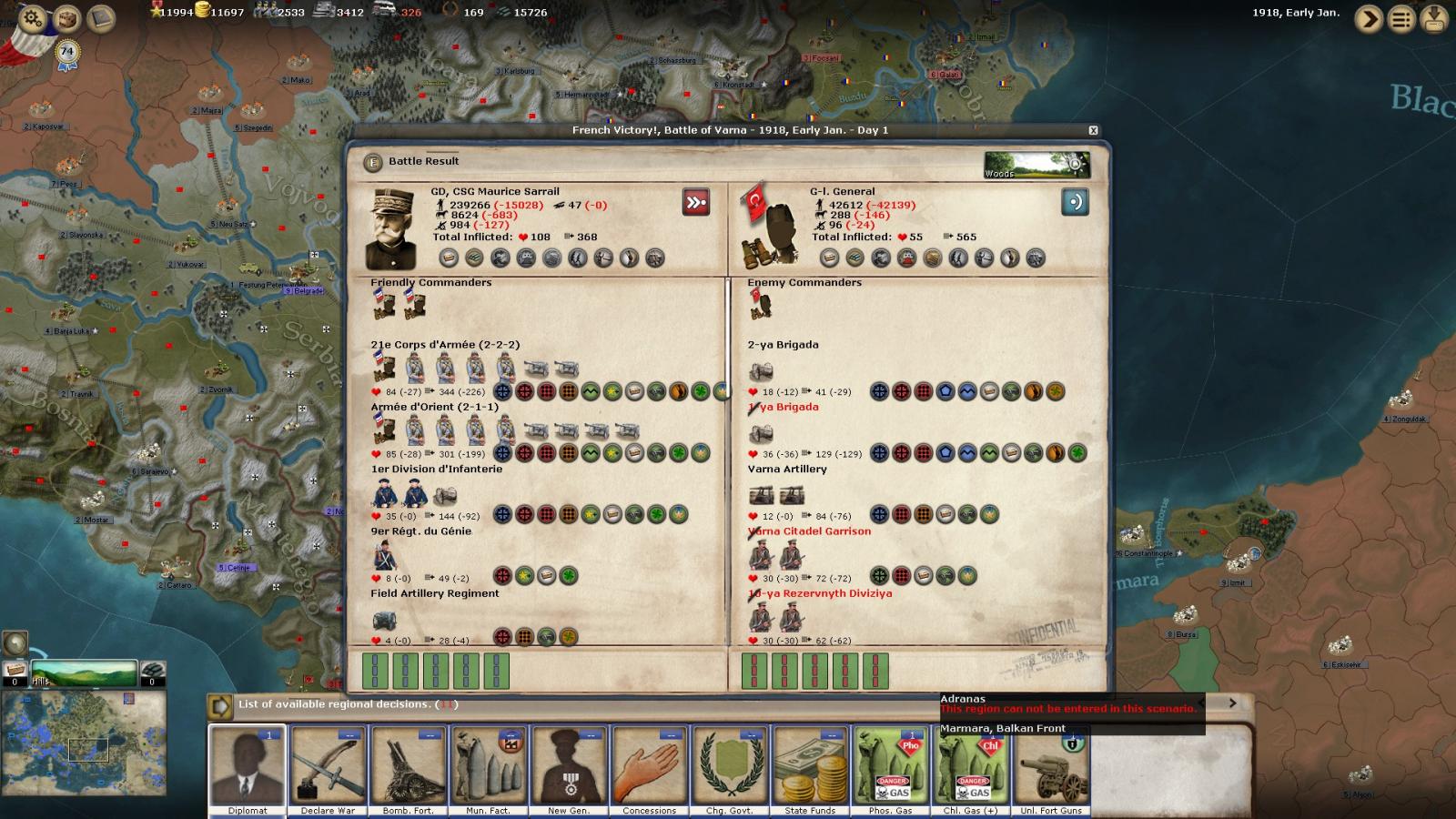Click the save game download button
The image size is (1456, 819).
pos(1434,18)
